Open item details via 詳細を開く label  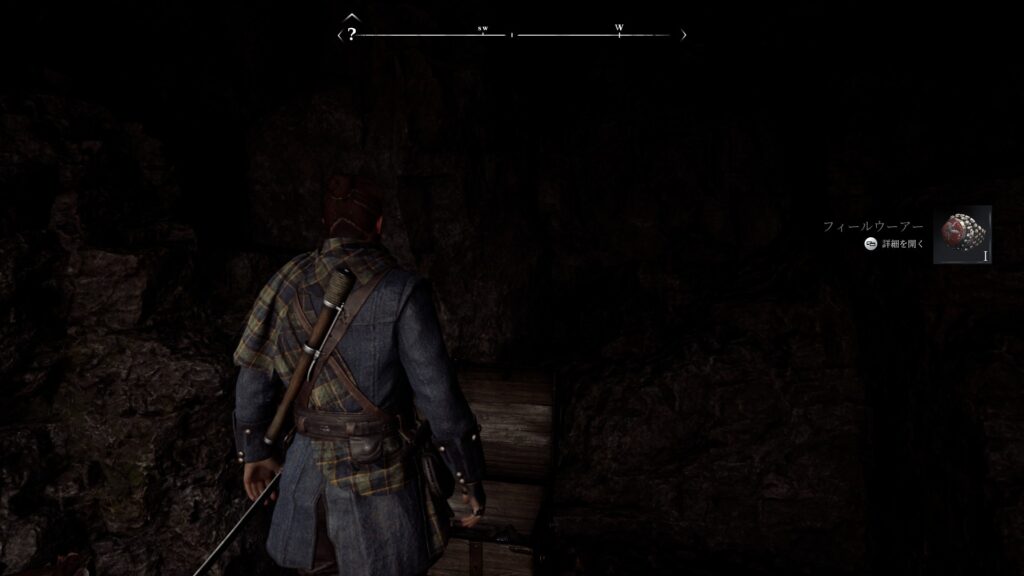(x=904, y=244)
